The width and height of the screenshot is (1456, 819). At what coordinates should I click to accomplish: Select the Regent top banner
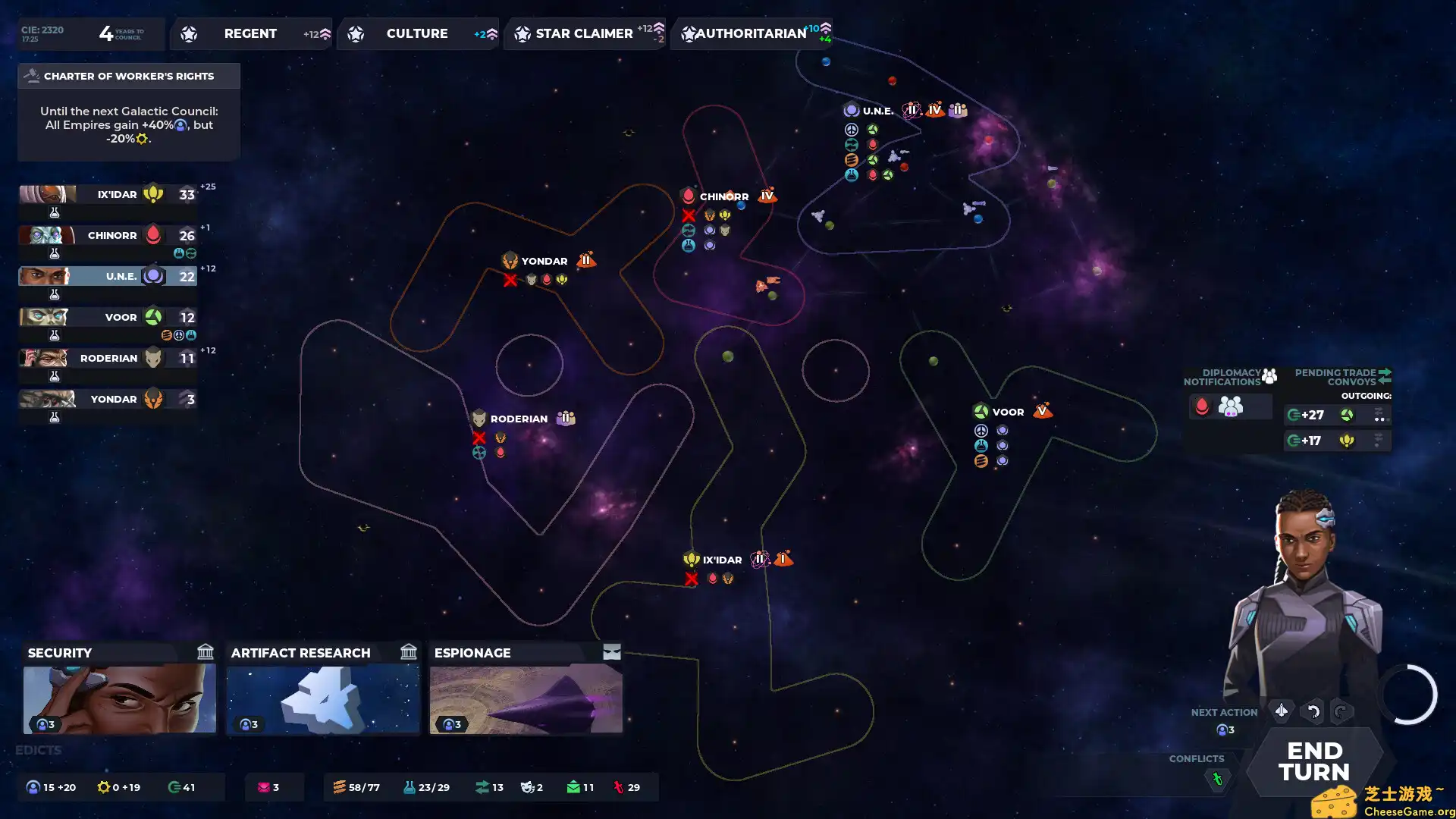[x=250, y=33]
